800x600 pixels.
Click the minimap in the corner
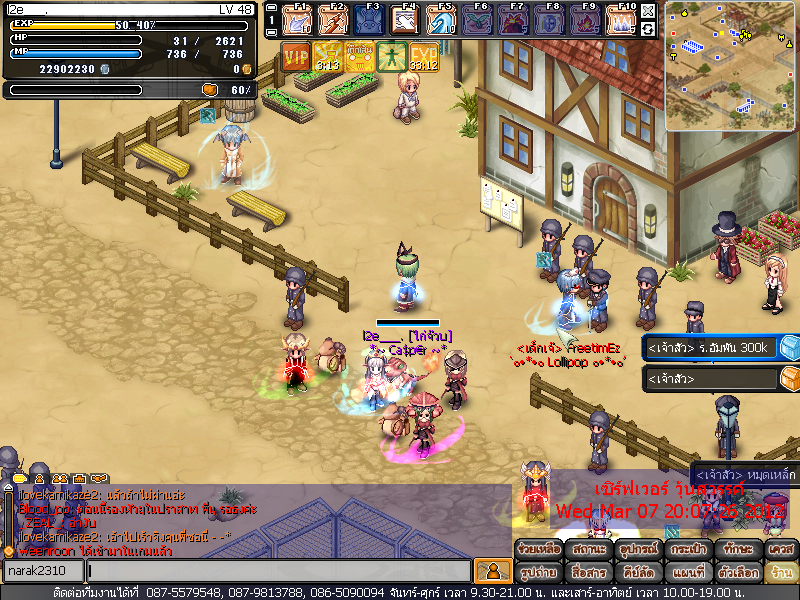point(731,65)
